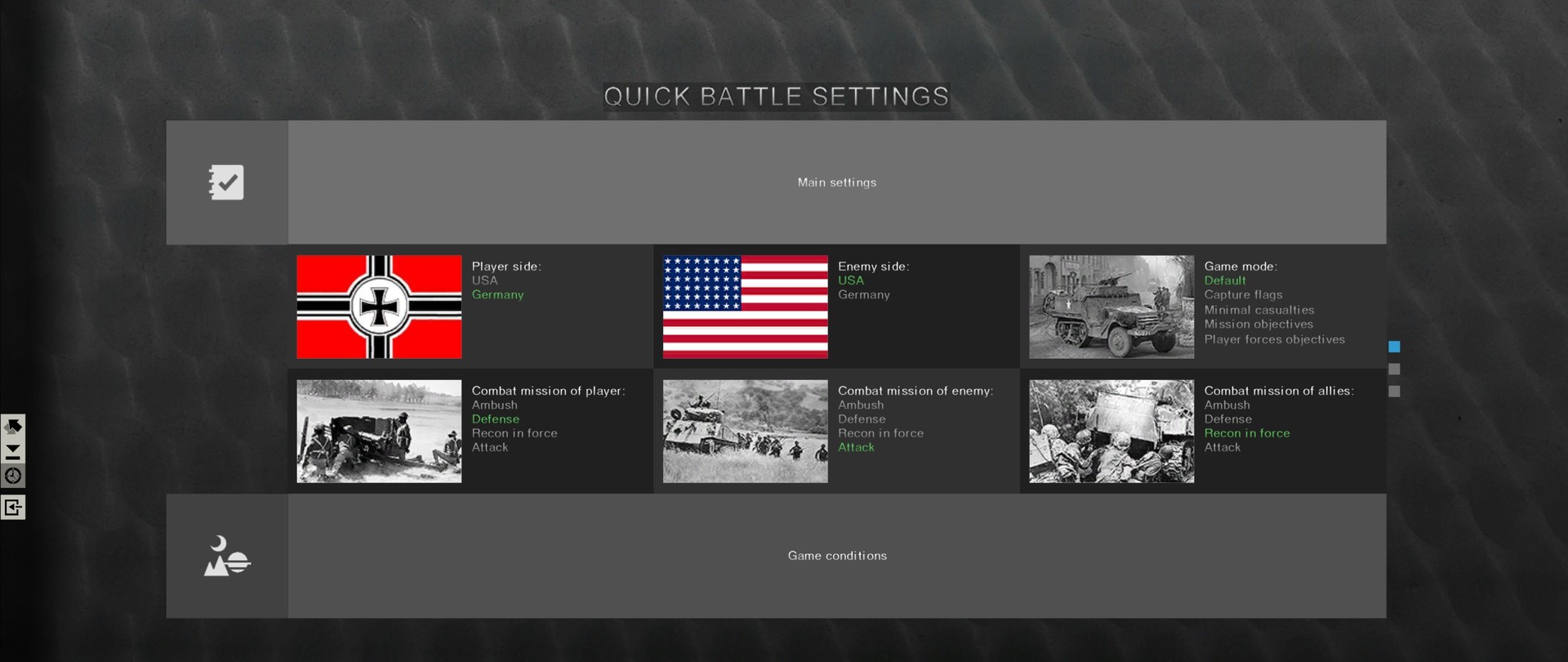
Task: Choose Defense for combat mission of allies
Action: [1227, 418]
